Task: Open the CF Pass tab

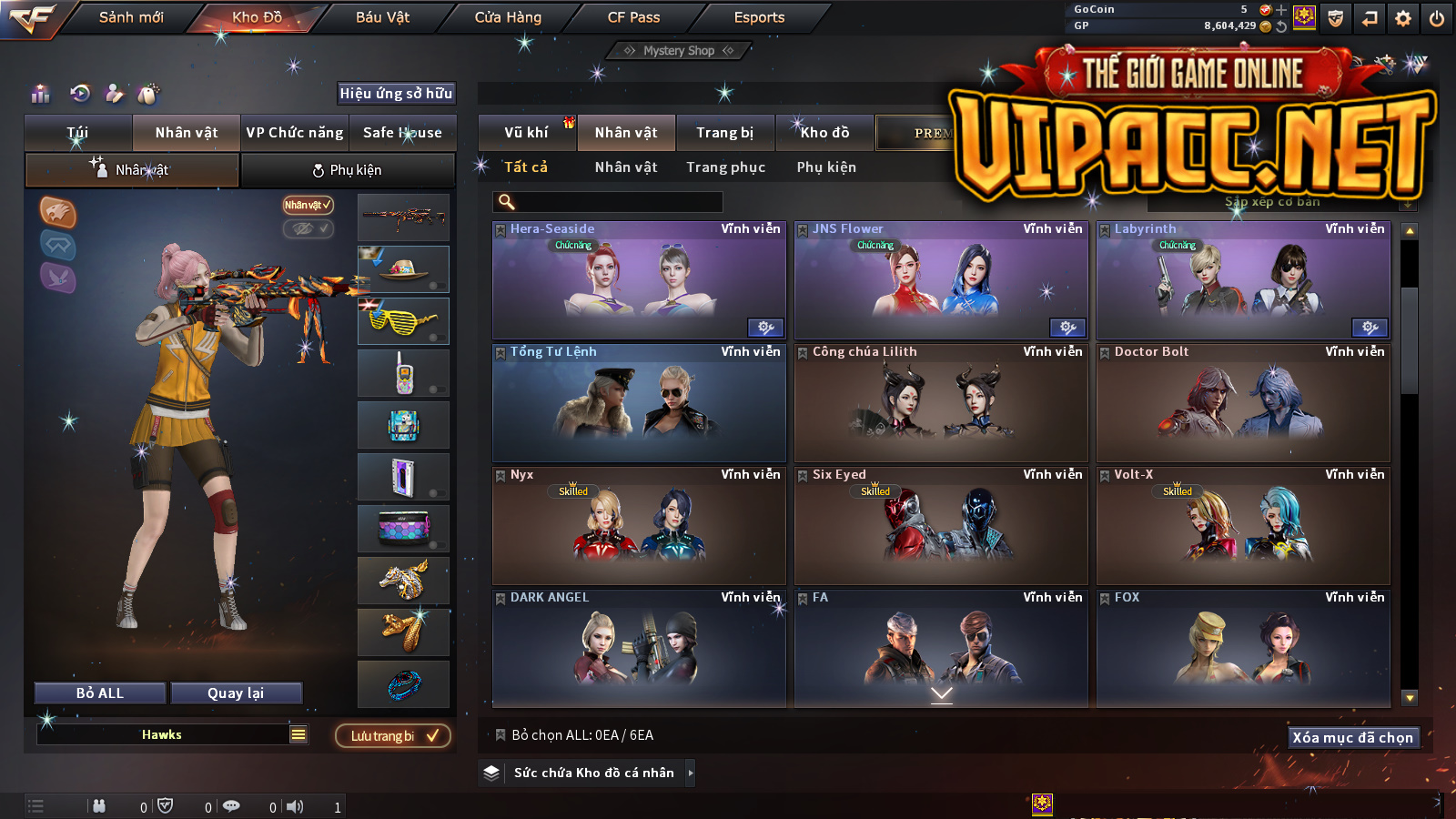Action: tap(633, 17)
